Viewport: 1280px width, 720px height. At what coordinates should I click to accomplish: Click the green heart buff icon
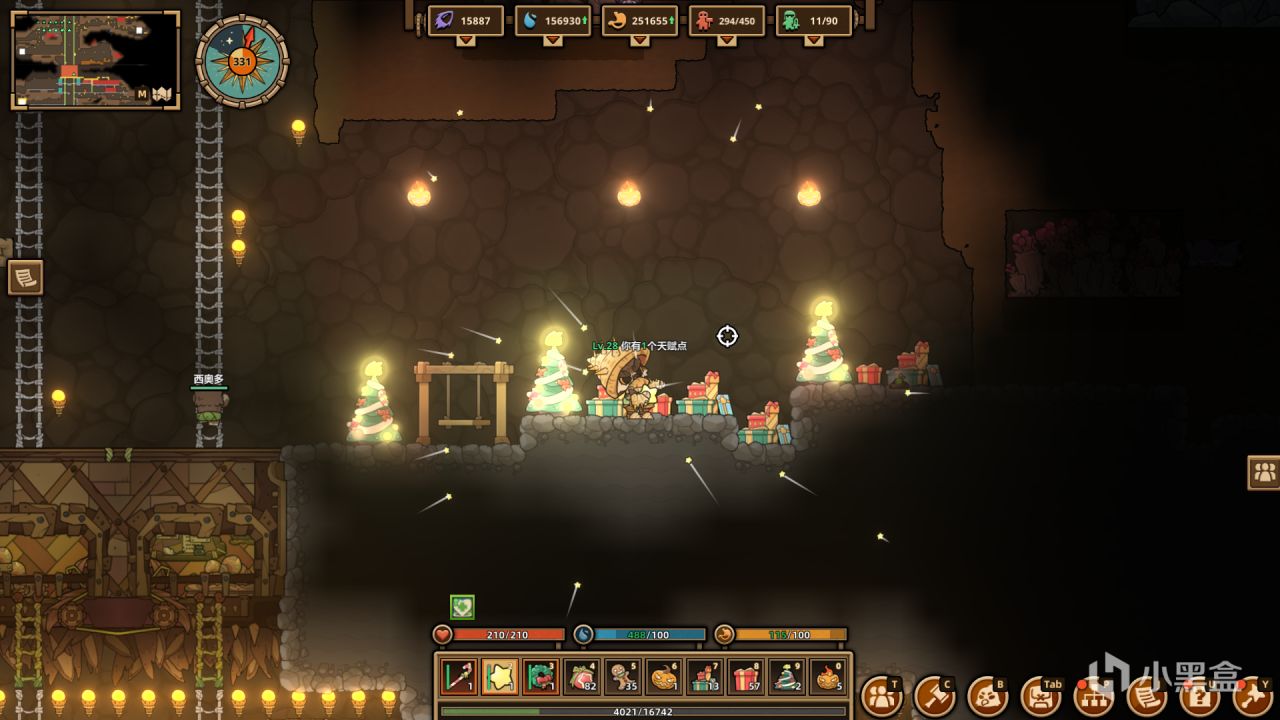point(461,606)
